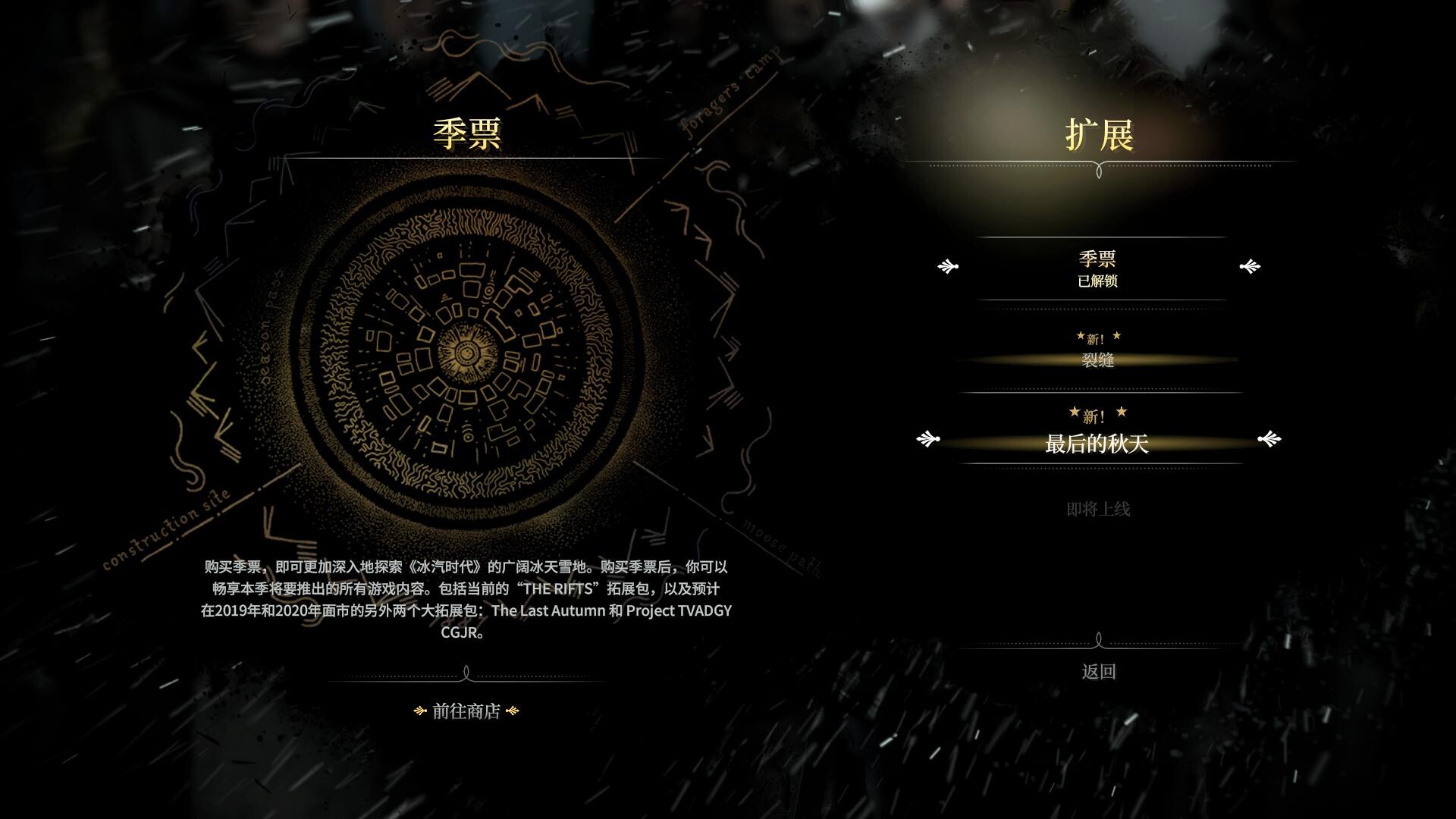1456x819 pixels.
Task: Select the 最后的秋天 expansion
Action: pyautogui.click(x=1097, y=444)
